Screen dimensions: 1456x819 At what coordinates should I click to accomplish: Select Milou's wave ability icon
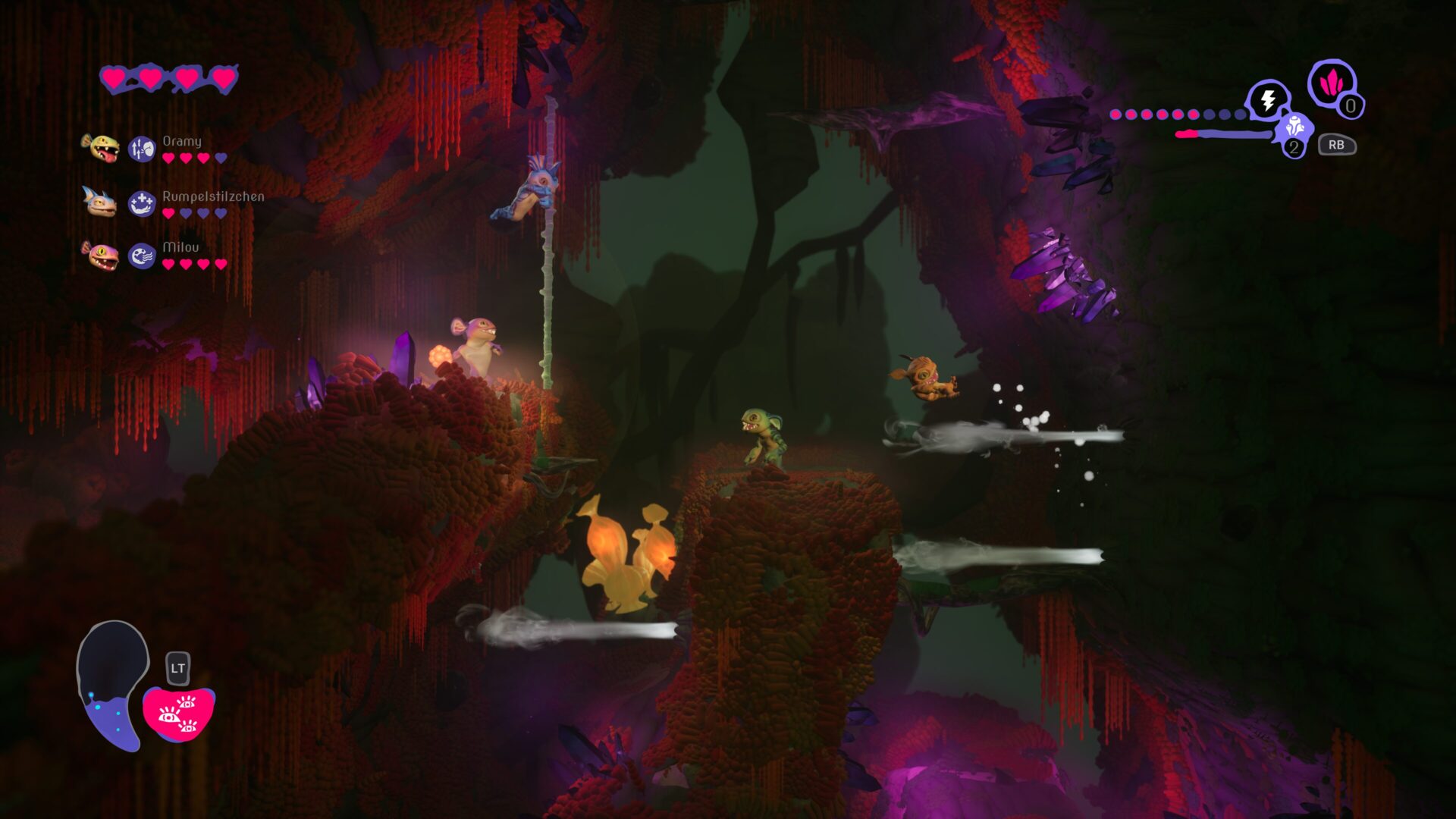tap(142, 253)
